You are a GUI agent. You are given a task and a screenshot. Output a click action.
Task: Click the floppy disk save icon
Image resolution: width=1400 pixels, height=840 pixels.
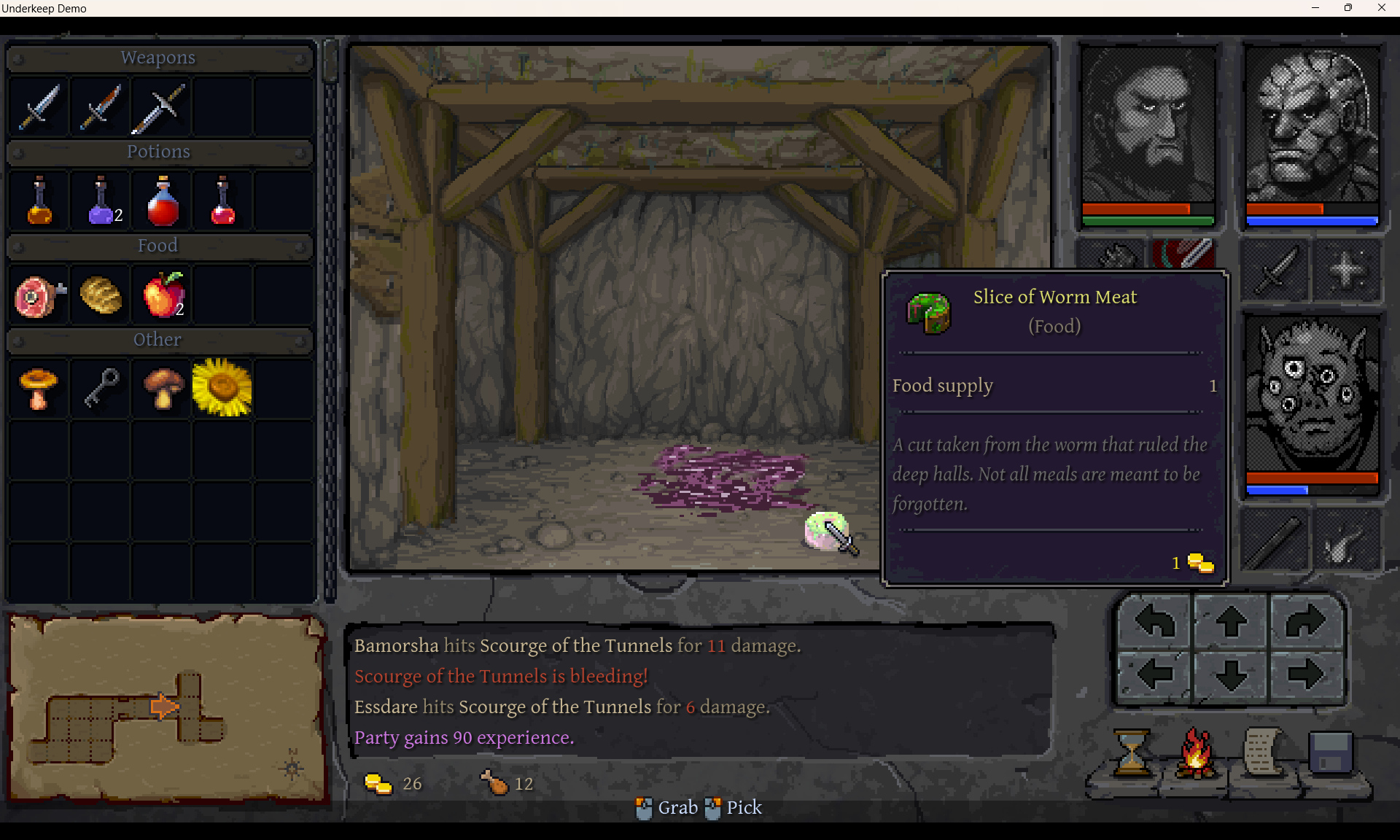pyautogui.click(x=1331, y=753)
